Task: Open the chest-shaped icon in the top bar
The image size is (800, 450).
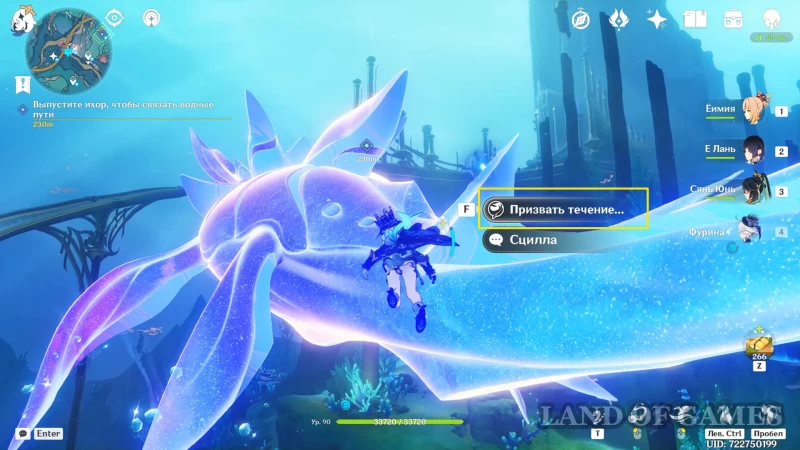Action: click(x=732, y=19)
